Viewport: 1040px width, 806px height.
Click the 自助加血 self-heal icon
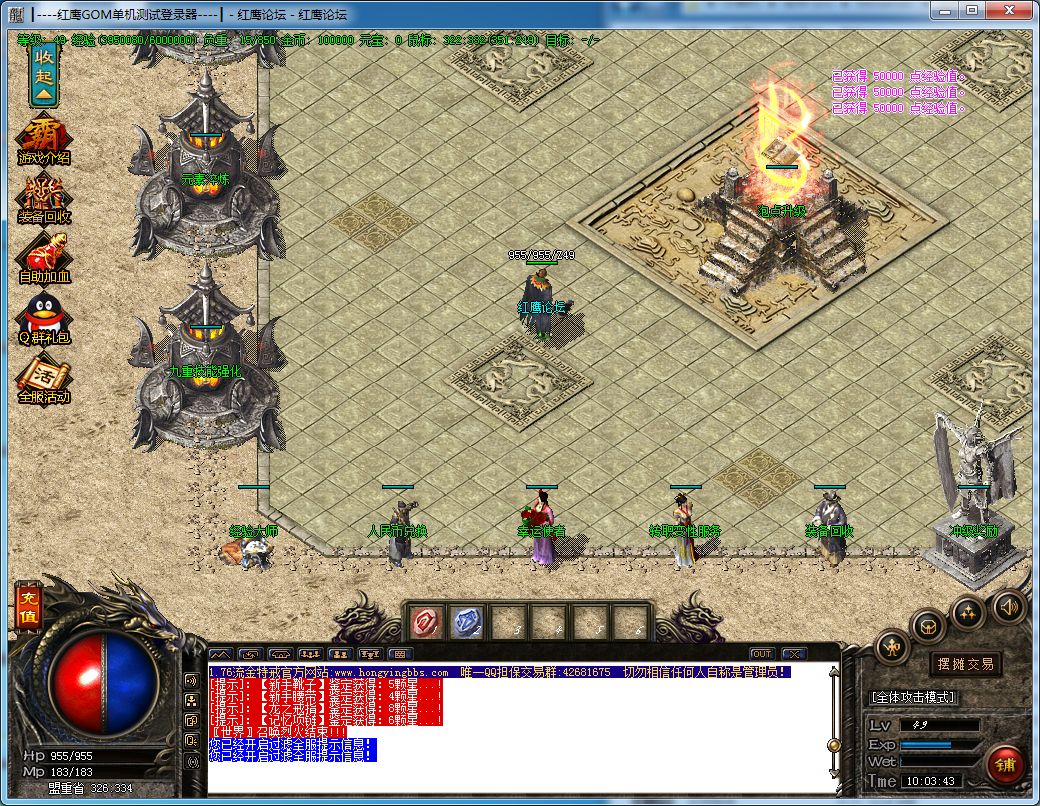[x=44, y=258]
